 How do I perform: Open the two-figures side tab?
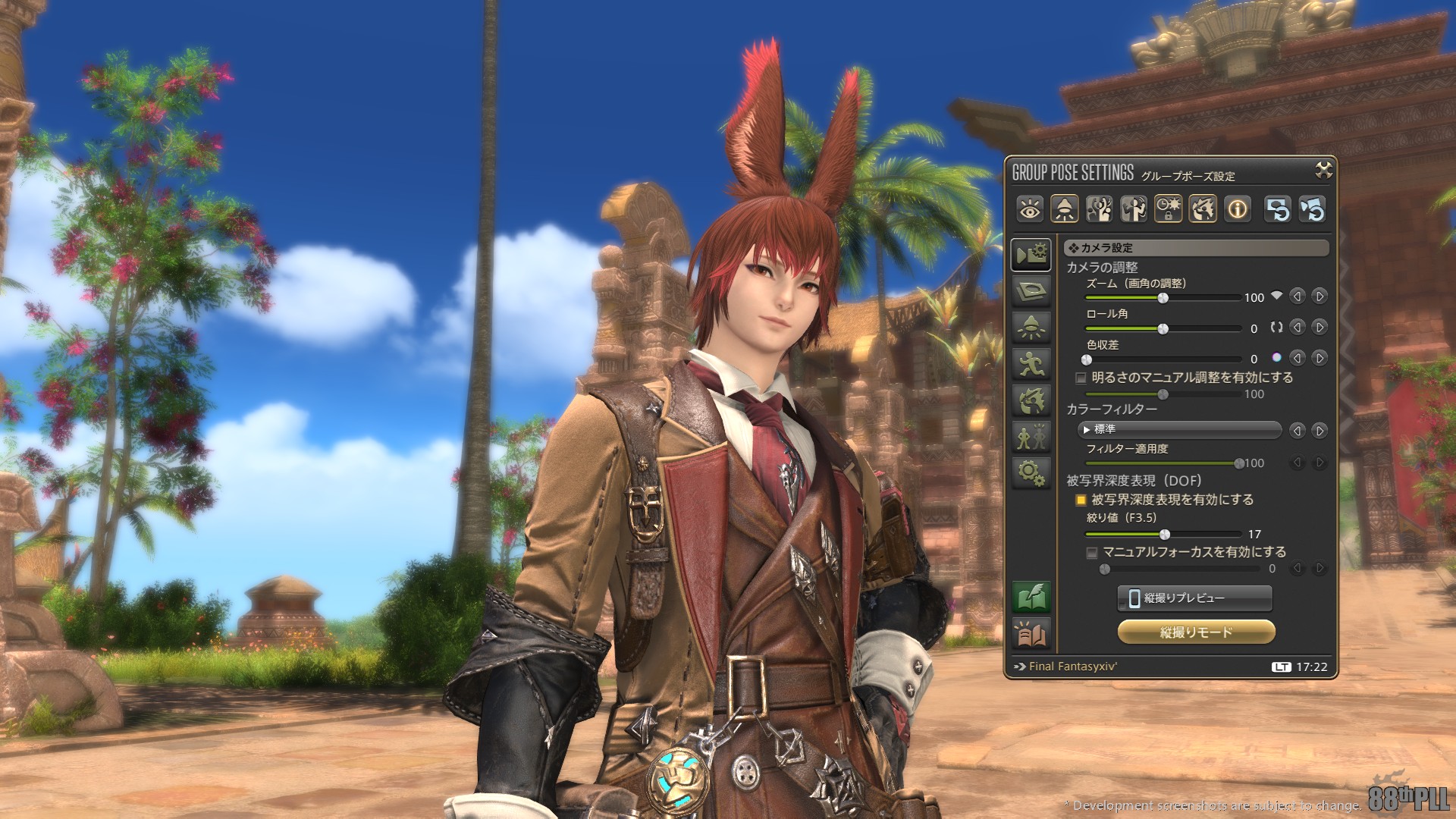(1031, 437)
